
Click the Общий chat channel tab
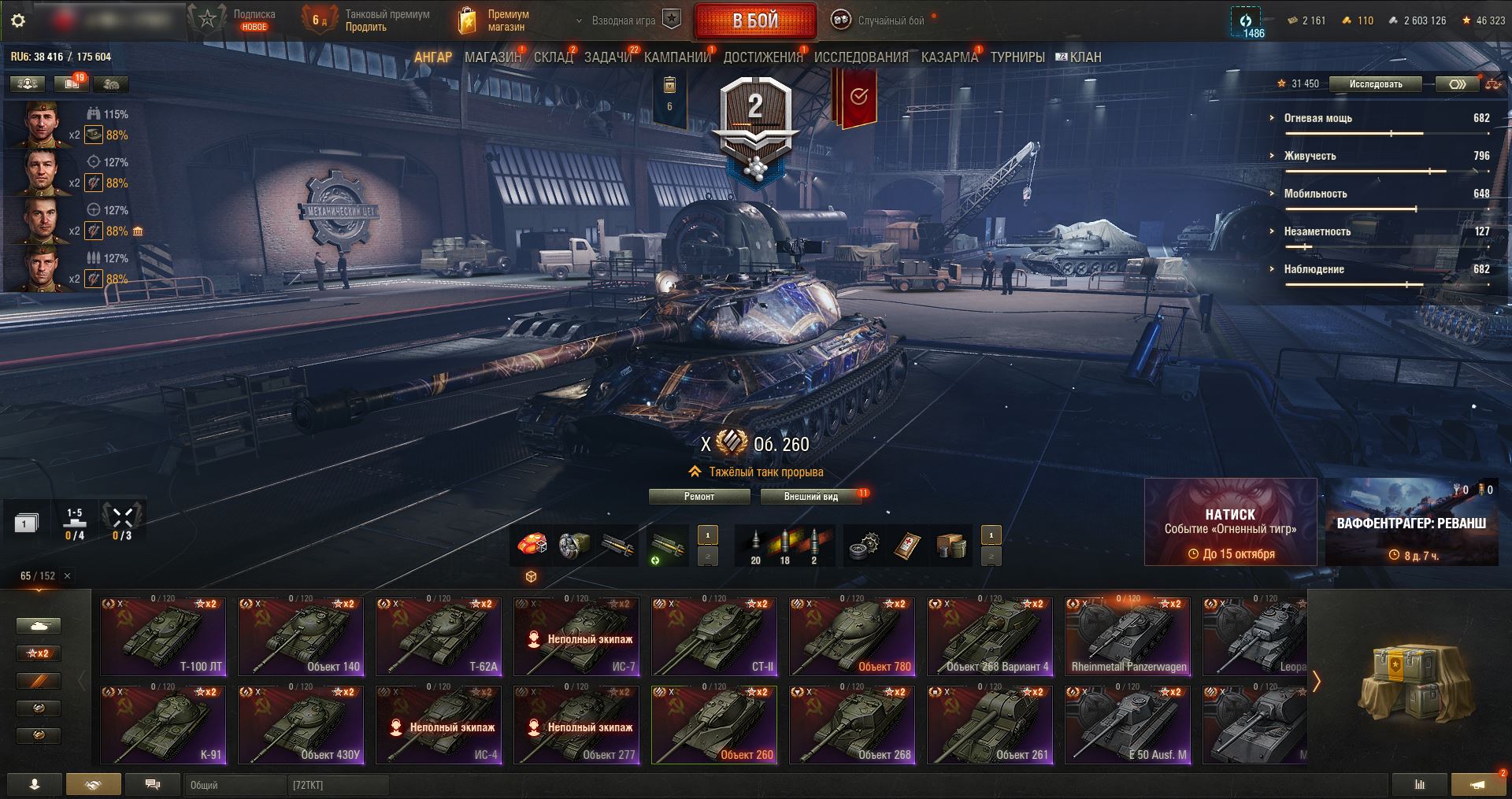[236, 785]
